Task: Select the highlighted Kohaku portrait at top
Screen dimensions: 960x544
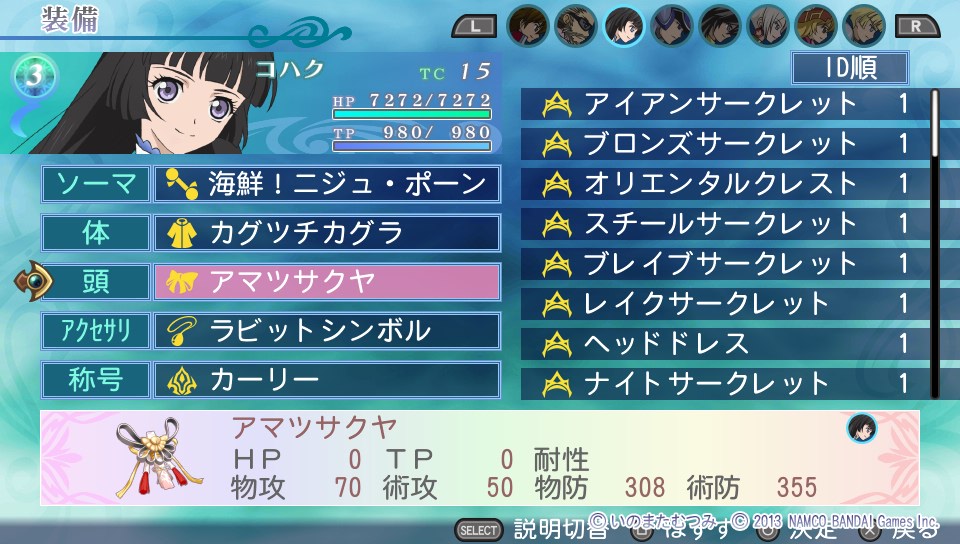Action: pyautogui.click(x=624, y=25)
